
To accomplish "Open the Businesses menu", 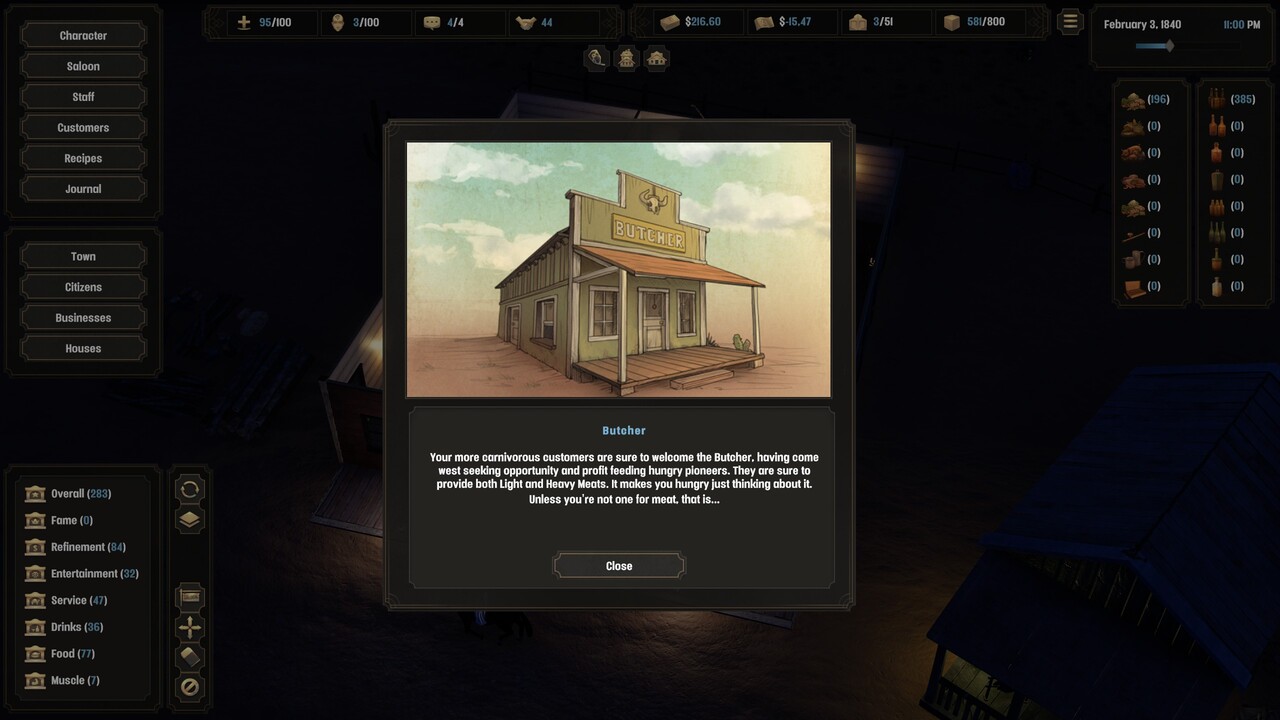I will [83, 318].
